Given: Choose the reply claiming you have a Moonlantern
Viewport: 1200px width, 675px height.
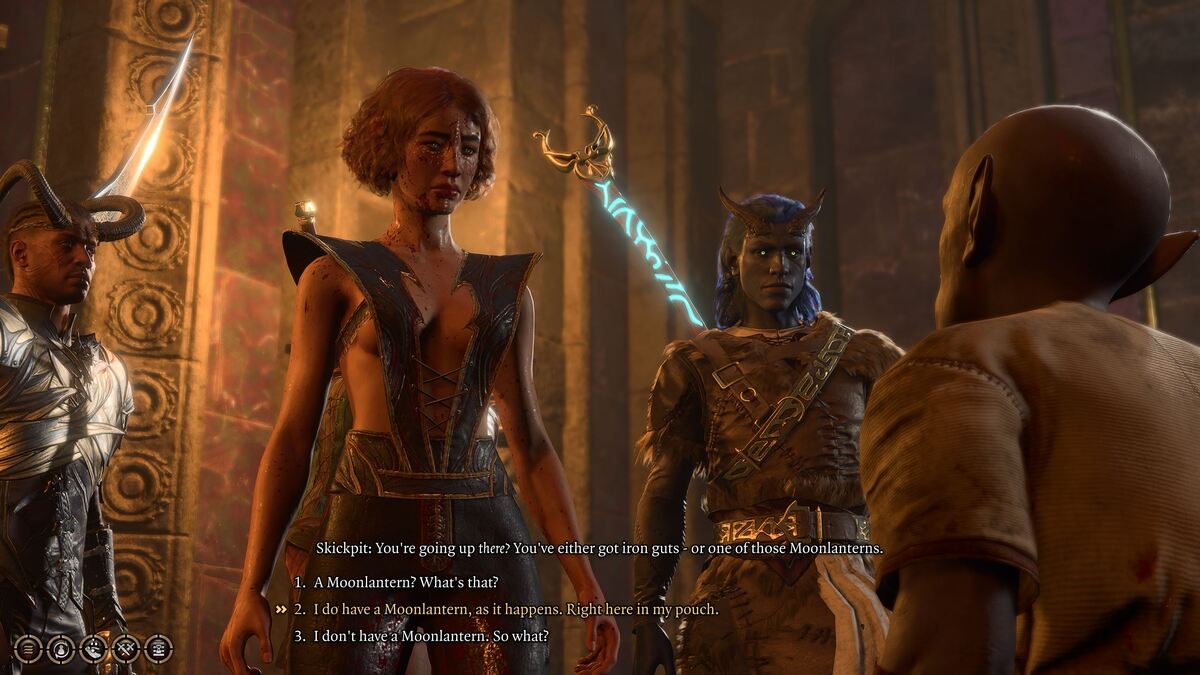Looking at the screenshot, I should point(515,609).
